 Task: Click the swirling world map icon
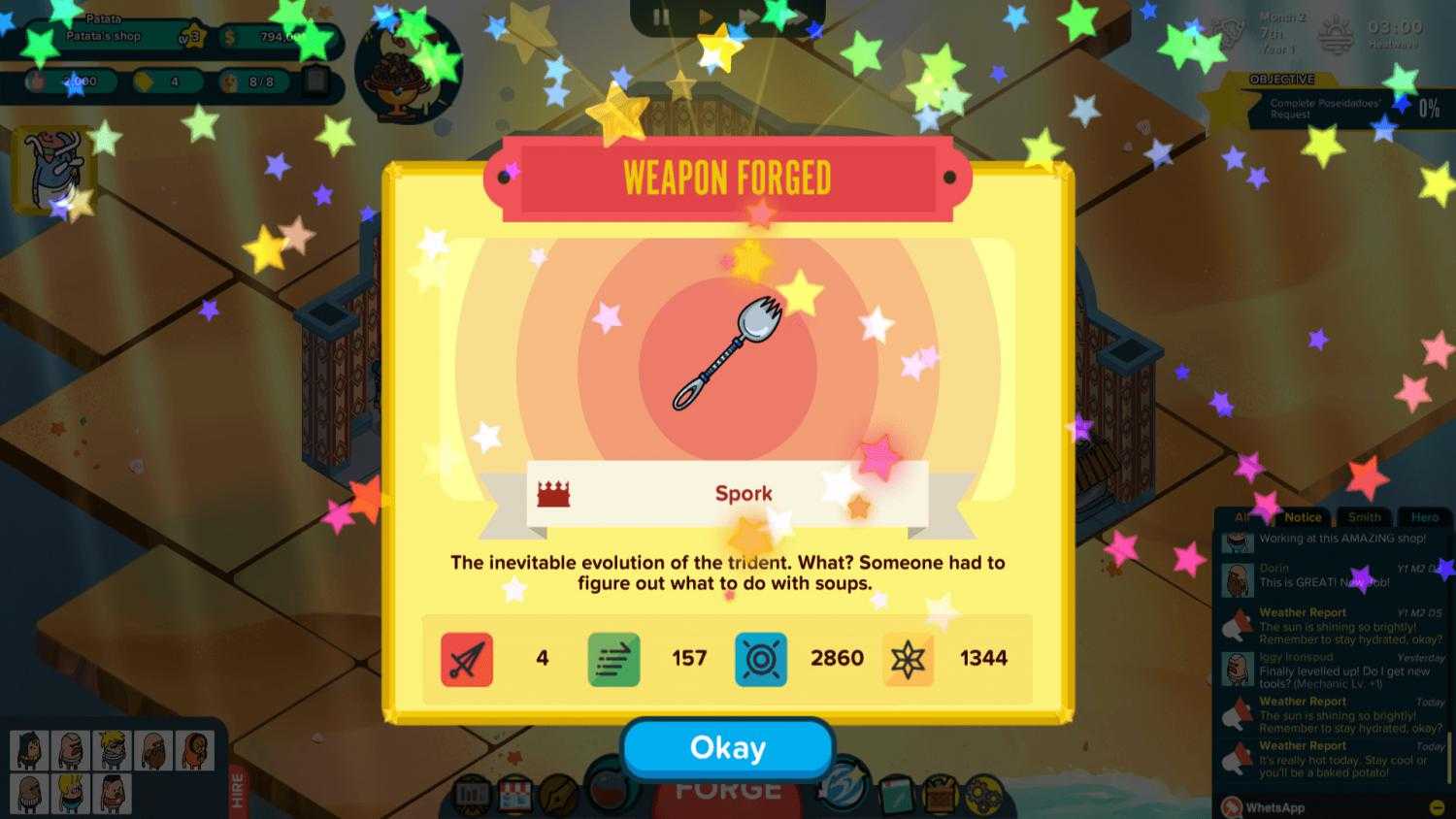[x=842, y=794]
